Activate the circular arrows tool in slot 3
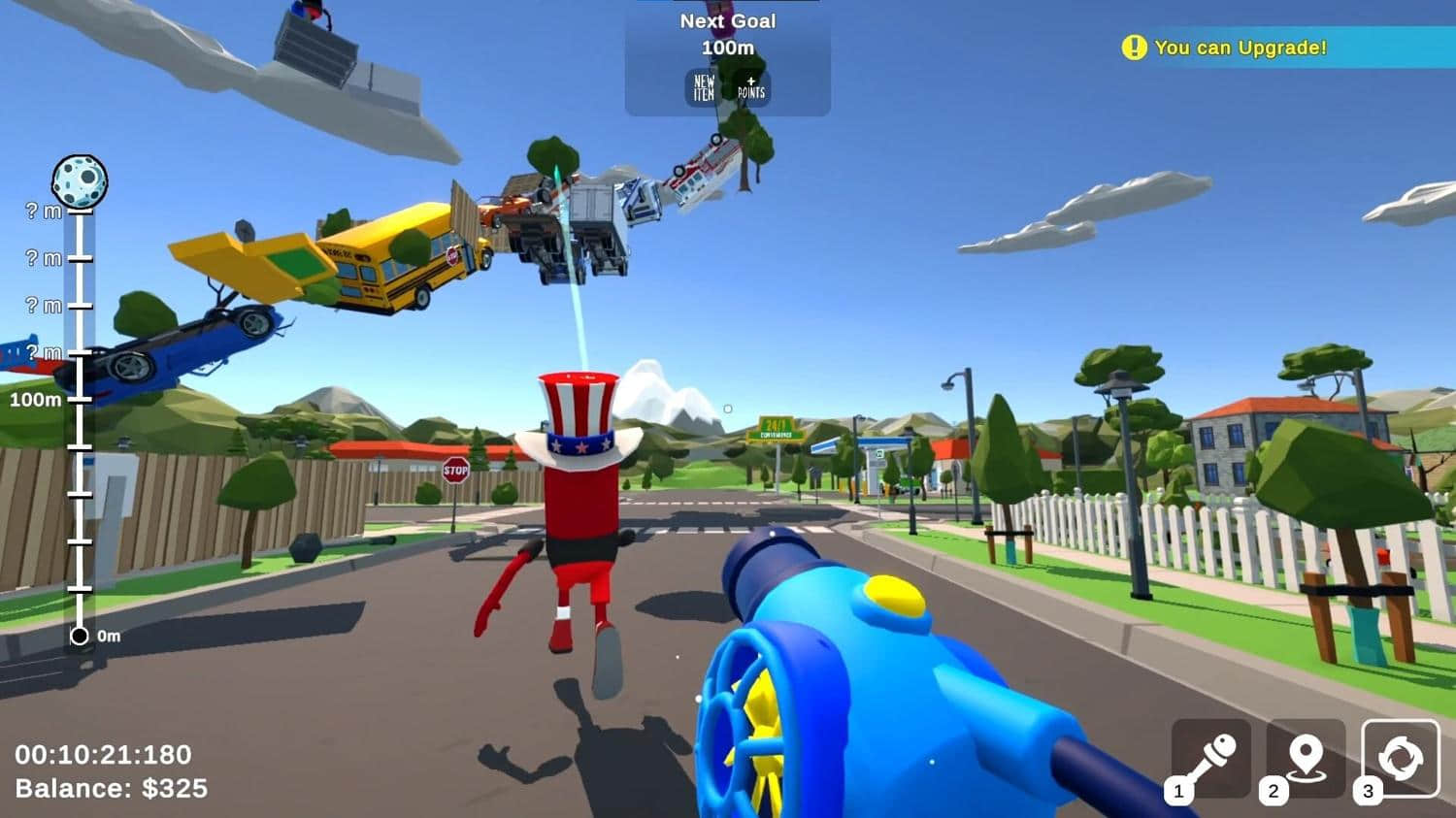The width and height of the screenshot is (1456, 818). pos(1400,759)
